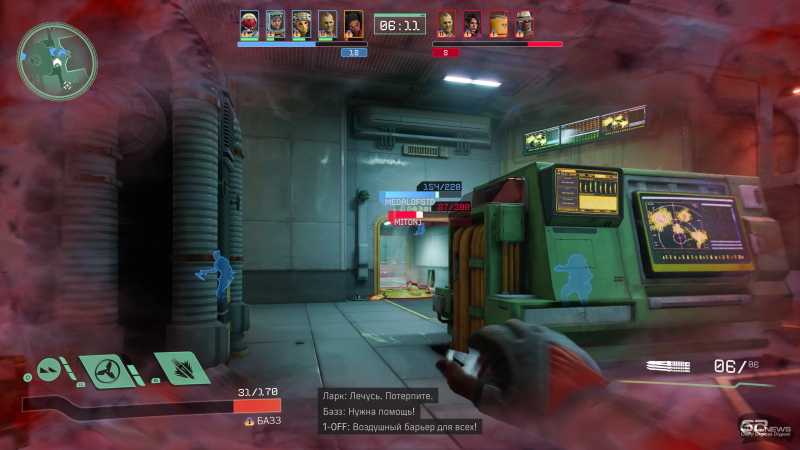
Task: Select the red-helmet blue teammate portrait
Action: (x=249, y=24)
